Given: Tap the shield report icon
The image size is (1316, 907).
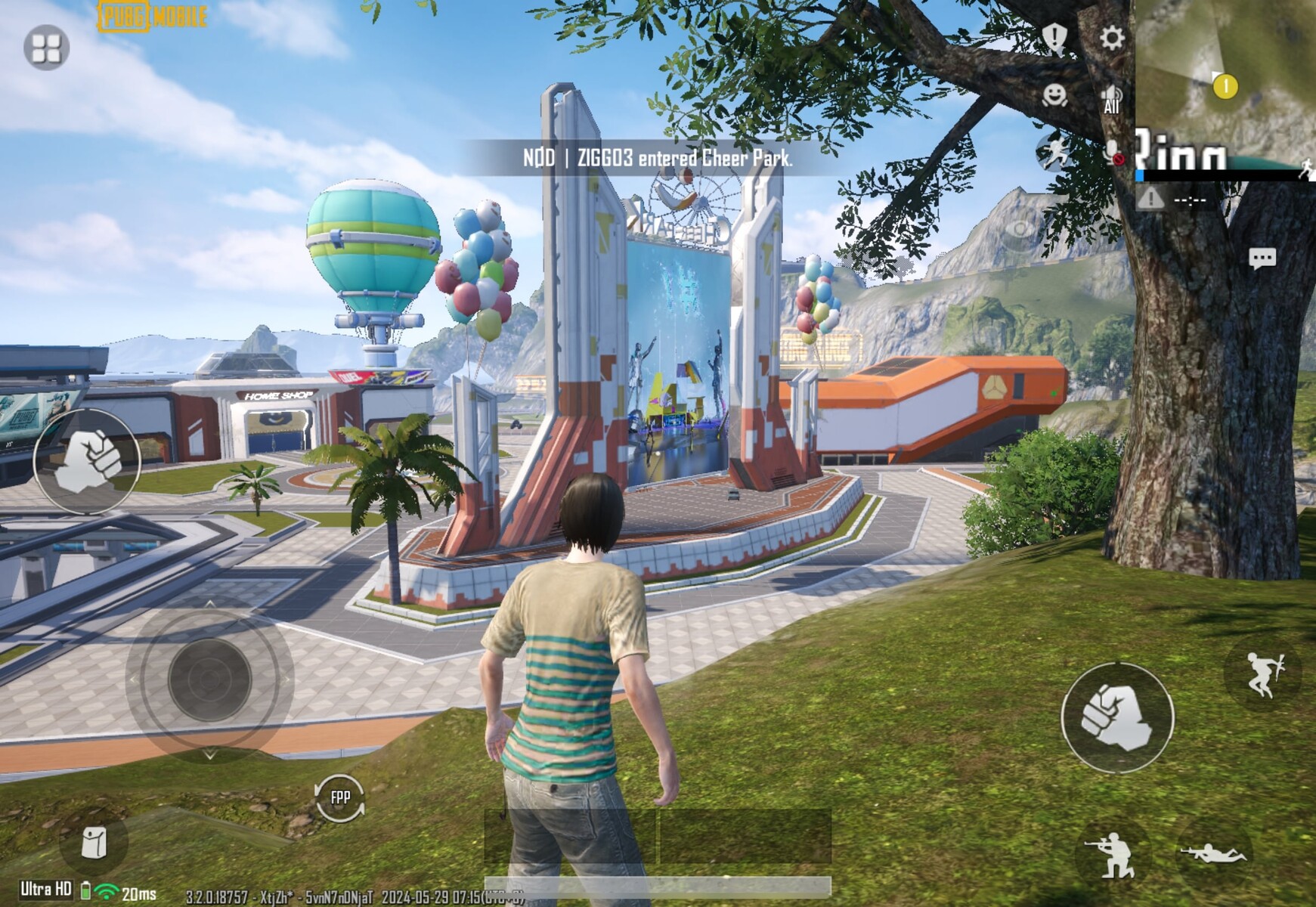Looking at the screenshot, I should click(1054, 37).
